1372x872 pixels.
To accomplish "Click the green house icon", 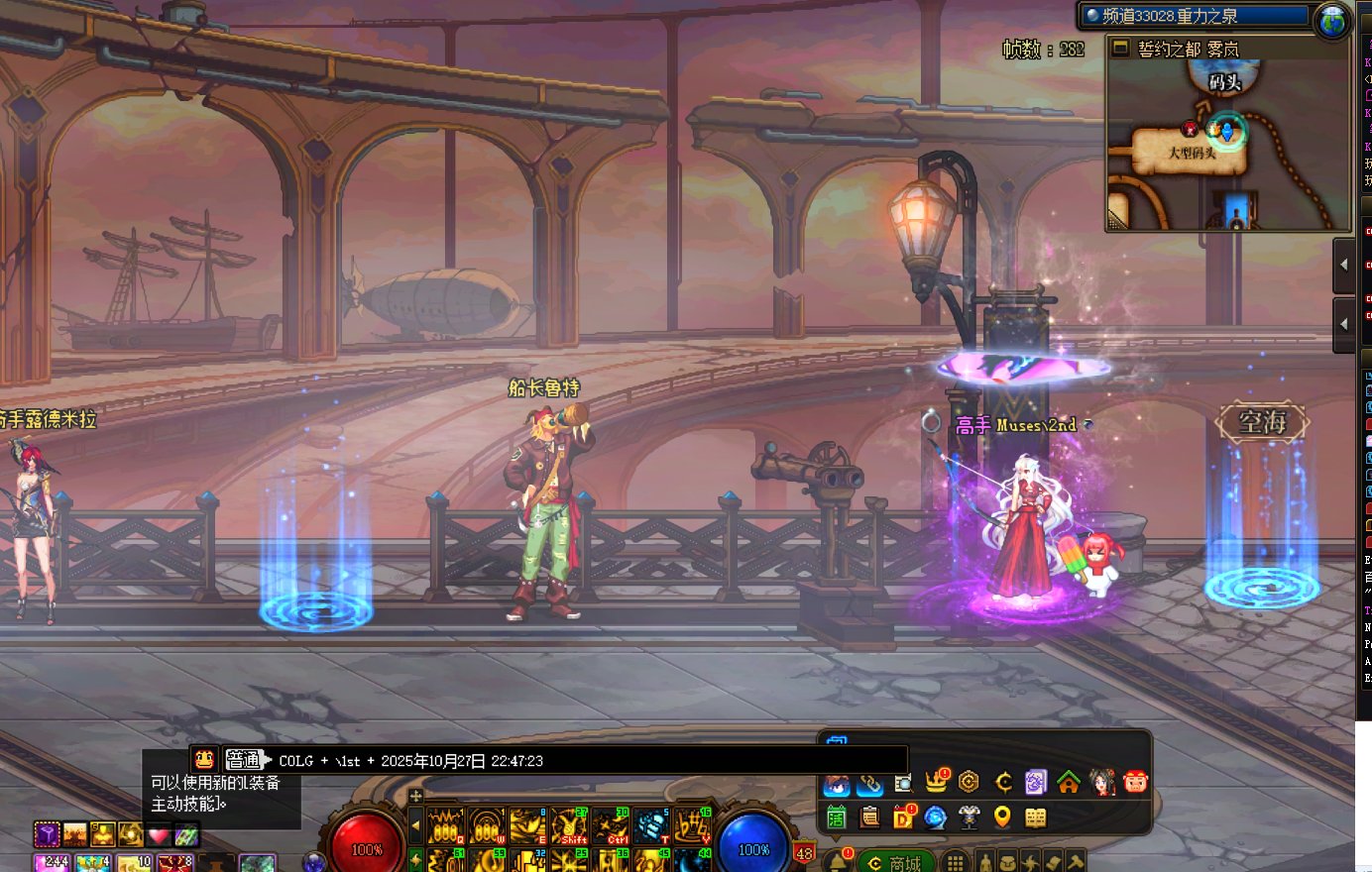I will coord(1069,783).
